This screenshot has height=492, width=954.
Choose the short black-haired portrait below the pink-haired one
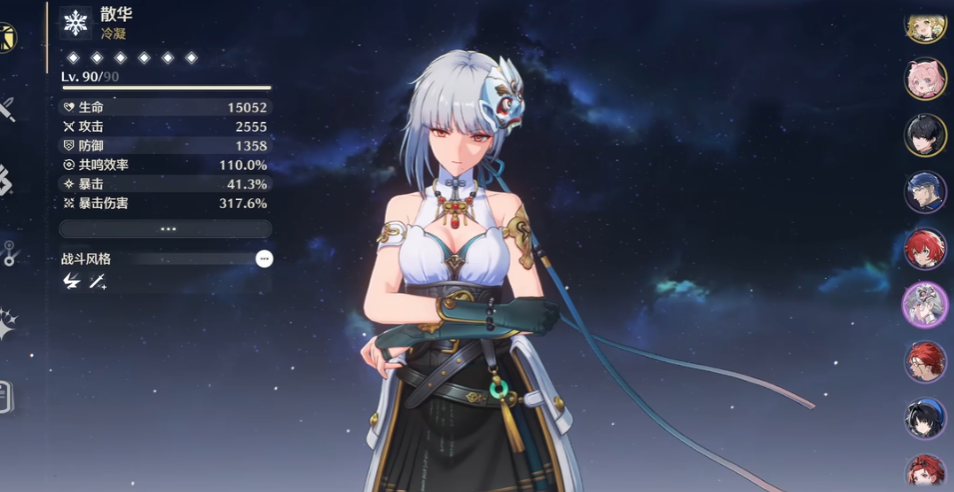point(925,135)
